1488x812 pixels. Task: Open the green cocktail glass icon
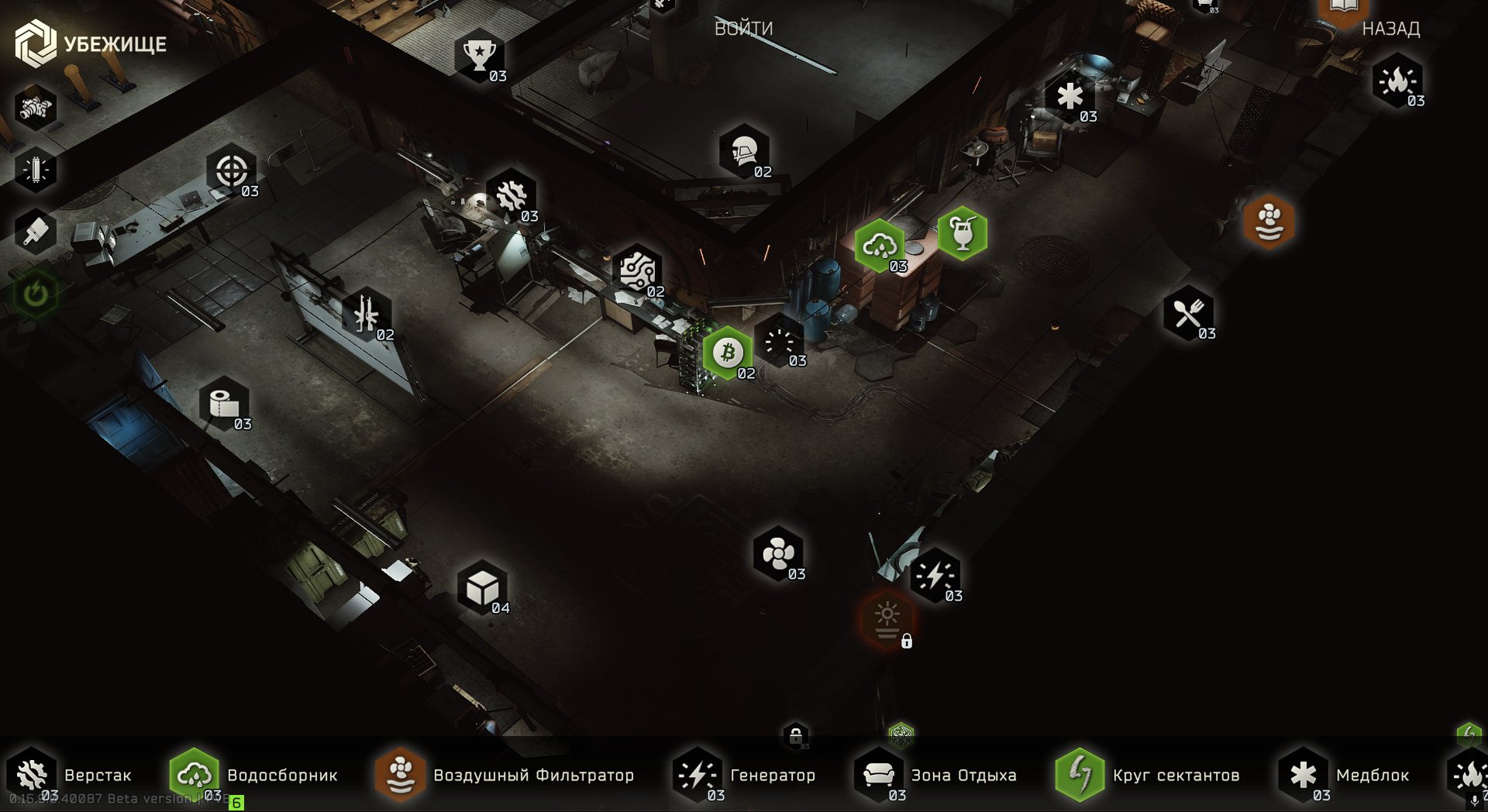tap(962, 233)
